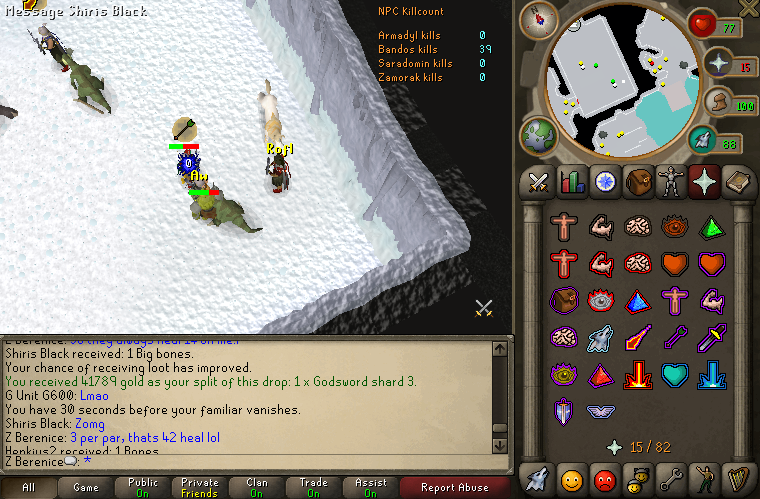This screenshot has height=499, width=760.
Task: Switch to the Stats bar-chart tab
Action: point(572,182)
